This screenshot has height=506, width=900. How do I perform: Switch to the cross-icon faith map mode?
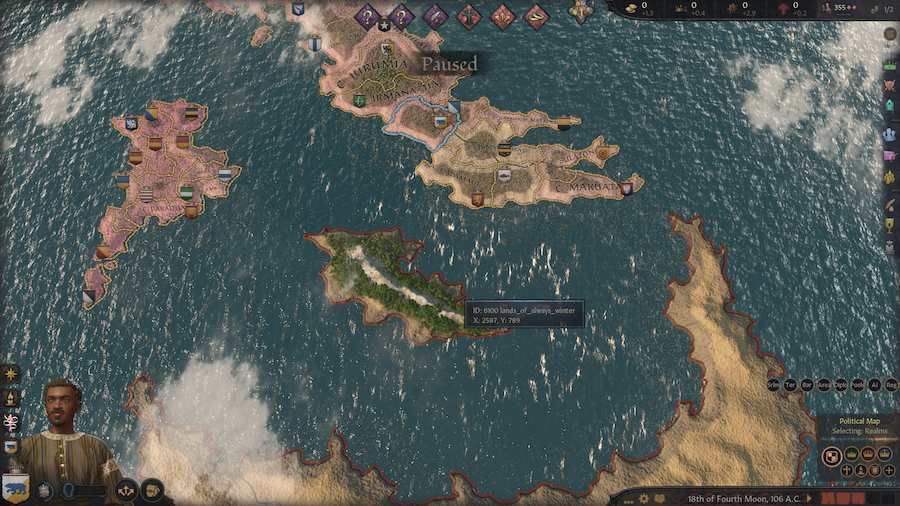click(846, 470)
